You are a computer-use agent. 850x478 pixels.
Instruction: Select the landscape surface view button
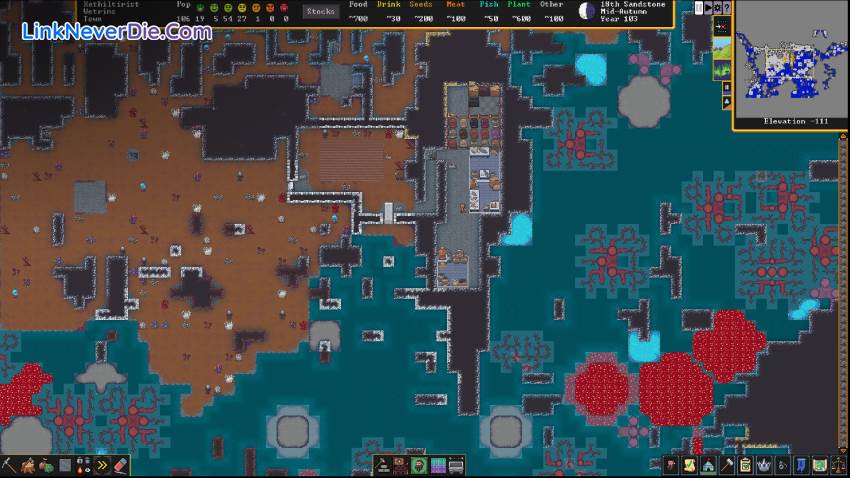(x=722, y=46)
